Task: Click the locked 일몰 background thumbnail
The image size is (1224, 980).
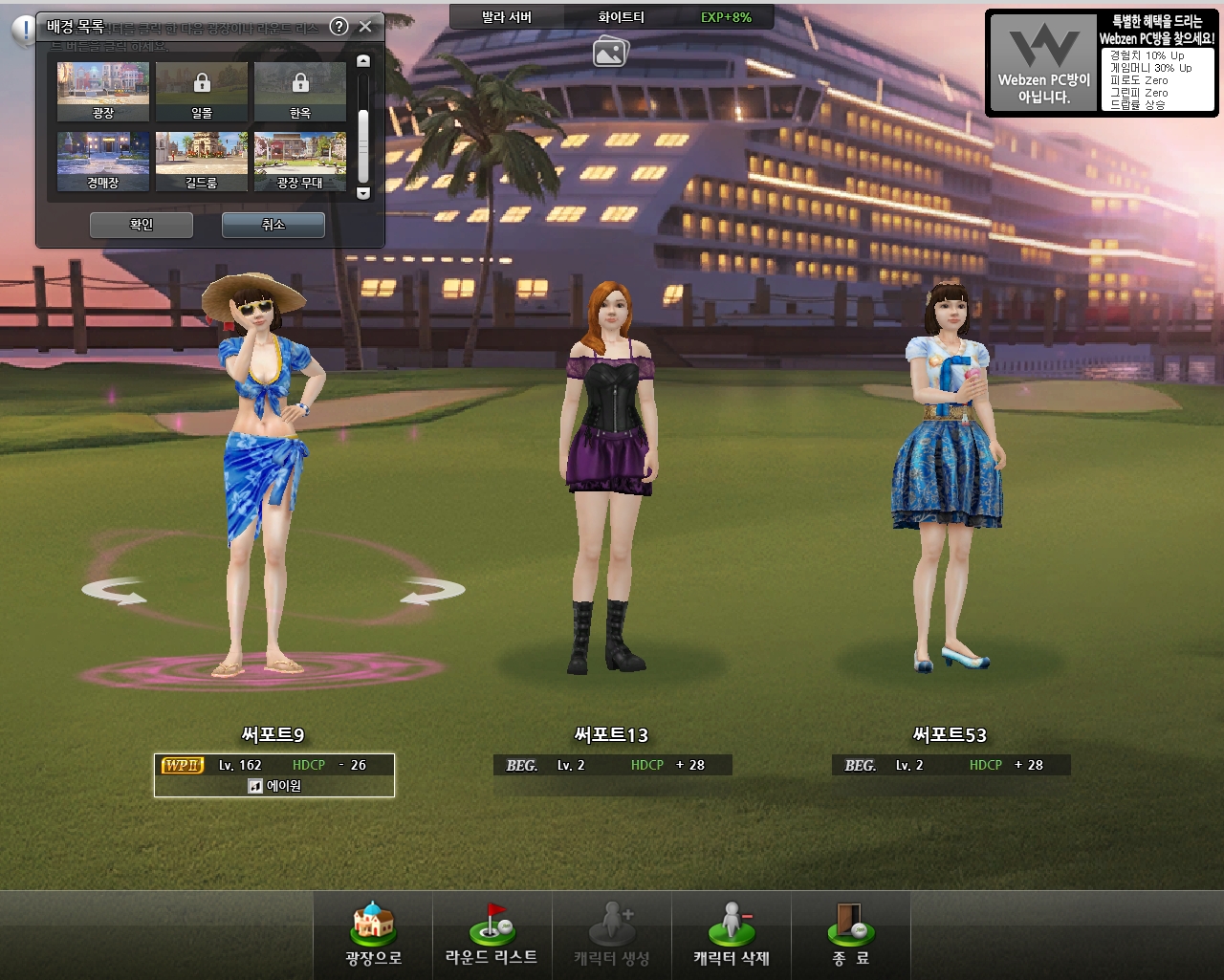Action: click(202, 91)
